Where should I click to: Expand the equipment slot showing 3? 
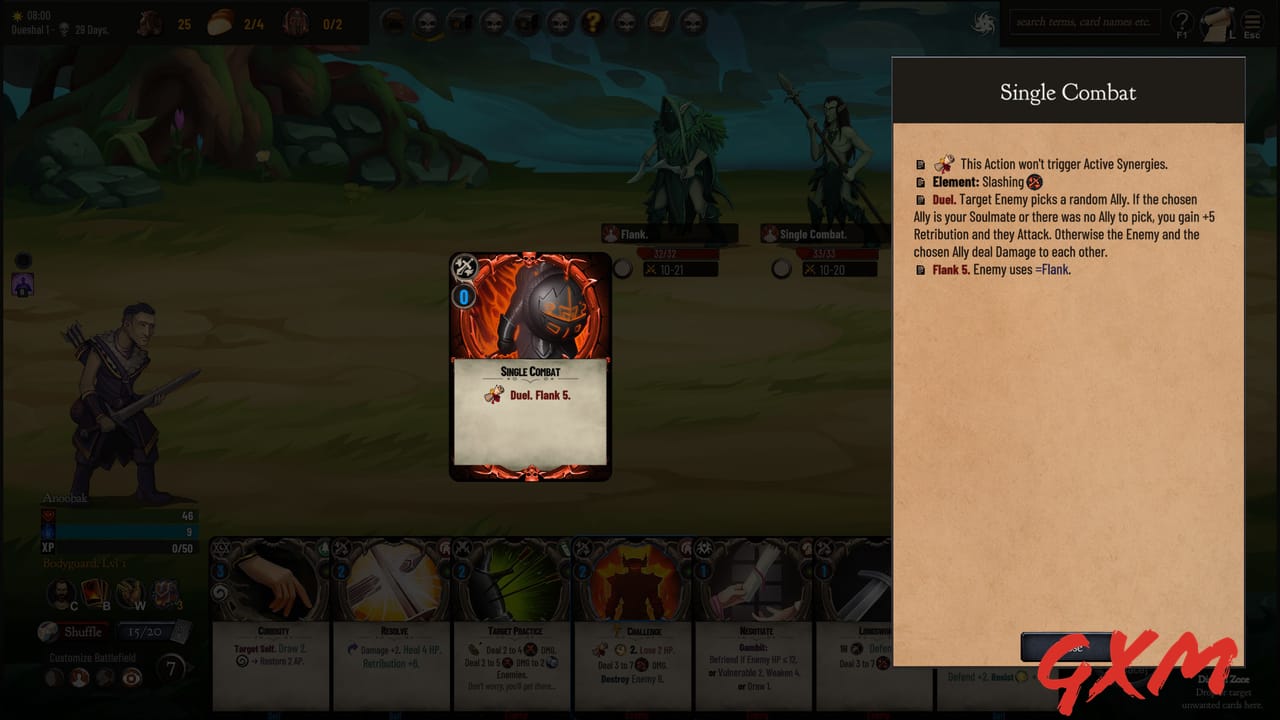pyautogui.click(x=163, y=591)
